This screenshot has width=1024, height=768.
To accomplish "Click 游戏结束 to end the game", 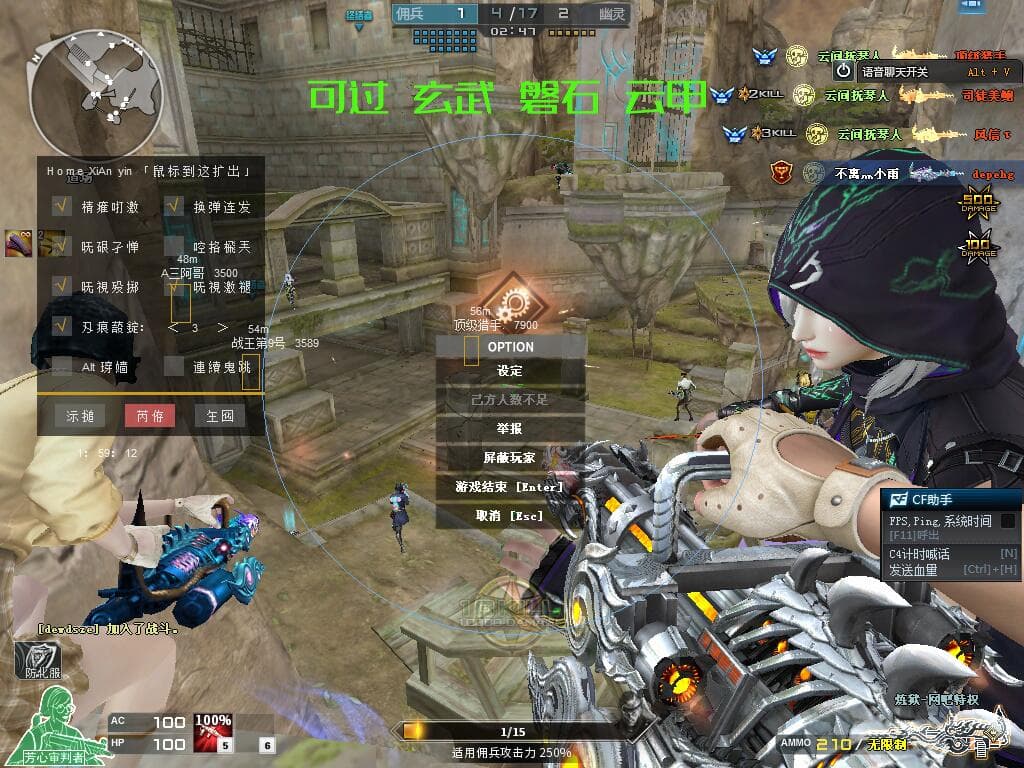I will tap(510, 486).
